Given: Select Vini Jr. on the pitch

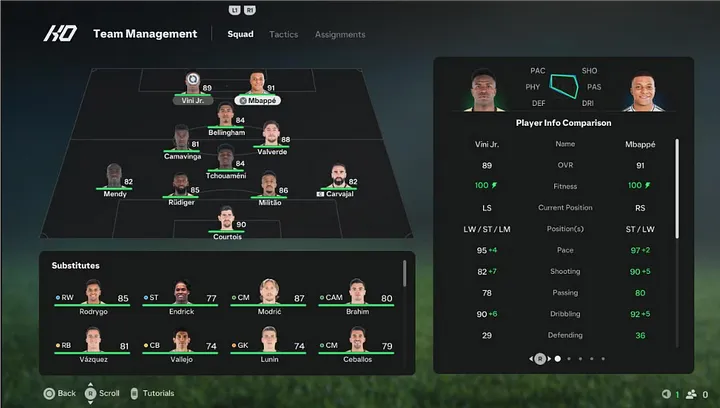Looking at the screenshot, I should pos(192,88).
